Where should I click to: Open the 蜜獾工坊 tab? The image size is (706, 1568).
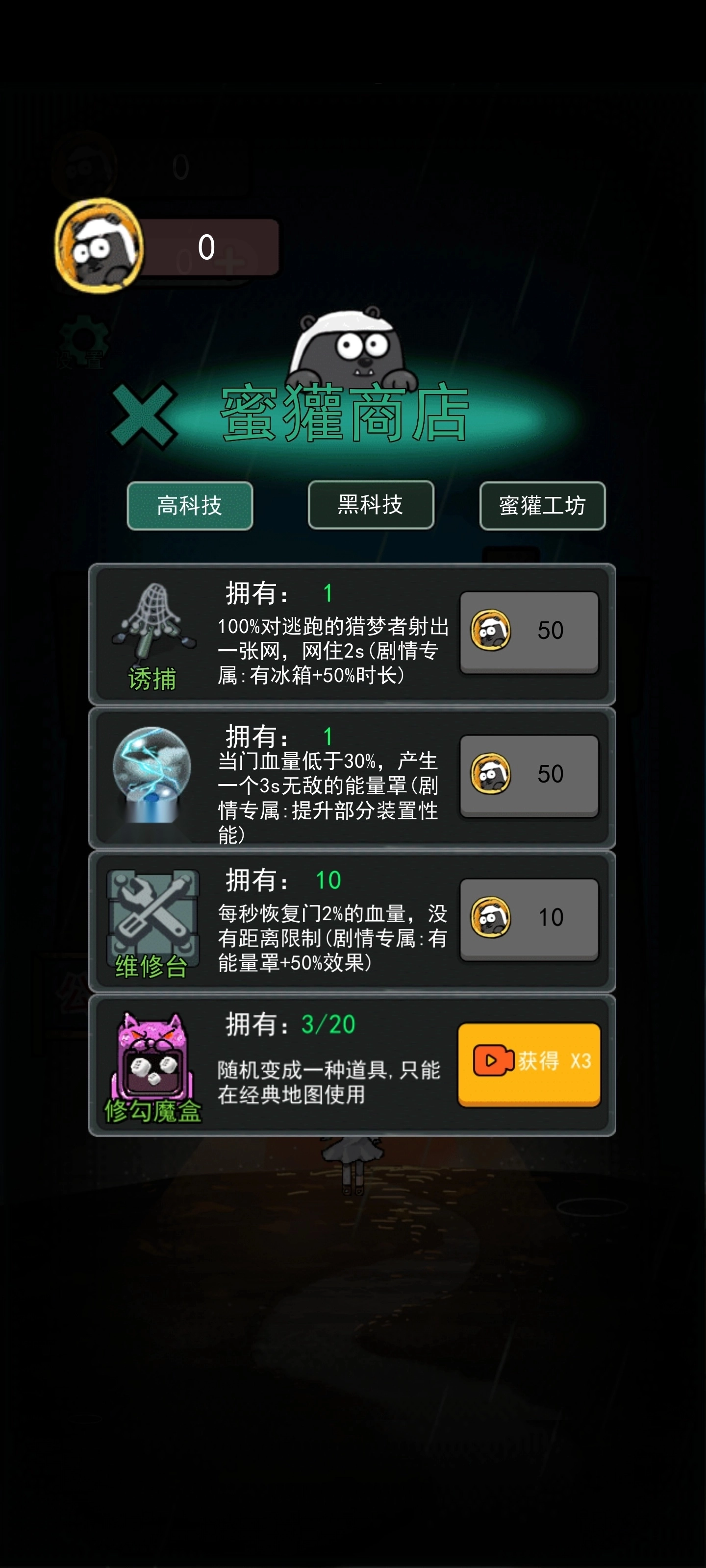(x=542, y=507)
